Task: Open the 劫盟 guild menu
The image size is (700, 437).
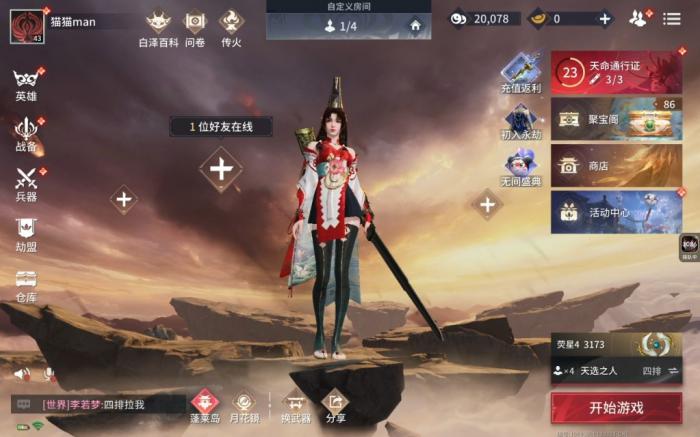Action: point(26,235)
